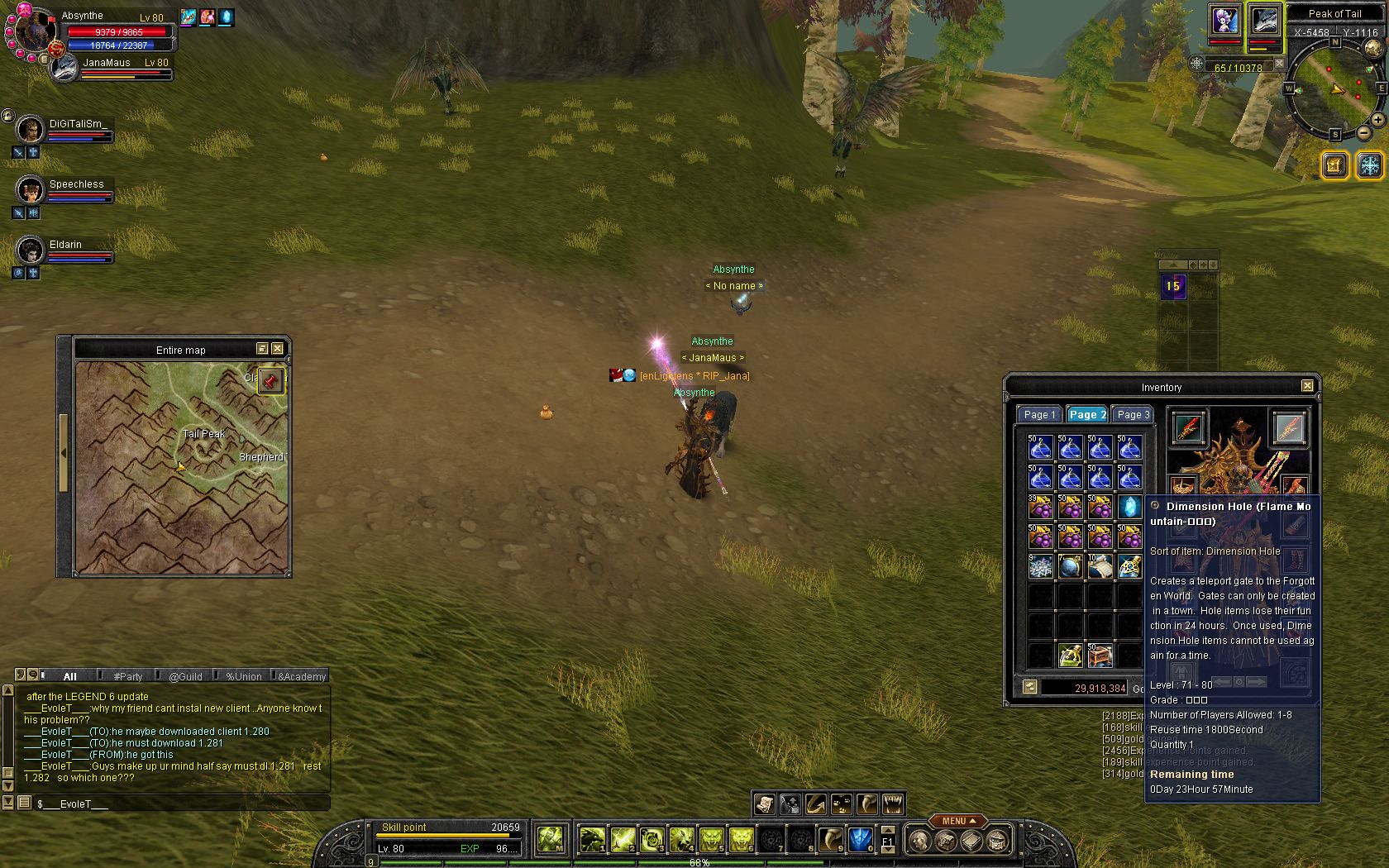The height and width of the screenshot is (868, 1389).
Task: Select the wolf pet portrait
Action: 1263,21
